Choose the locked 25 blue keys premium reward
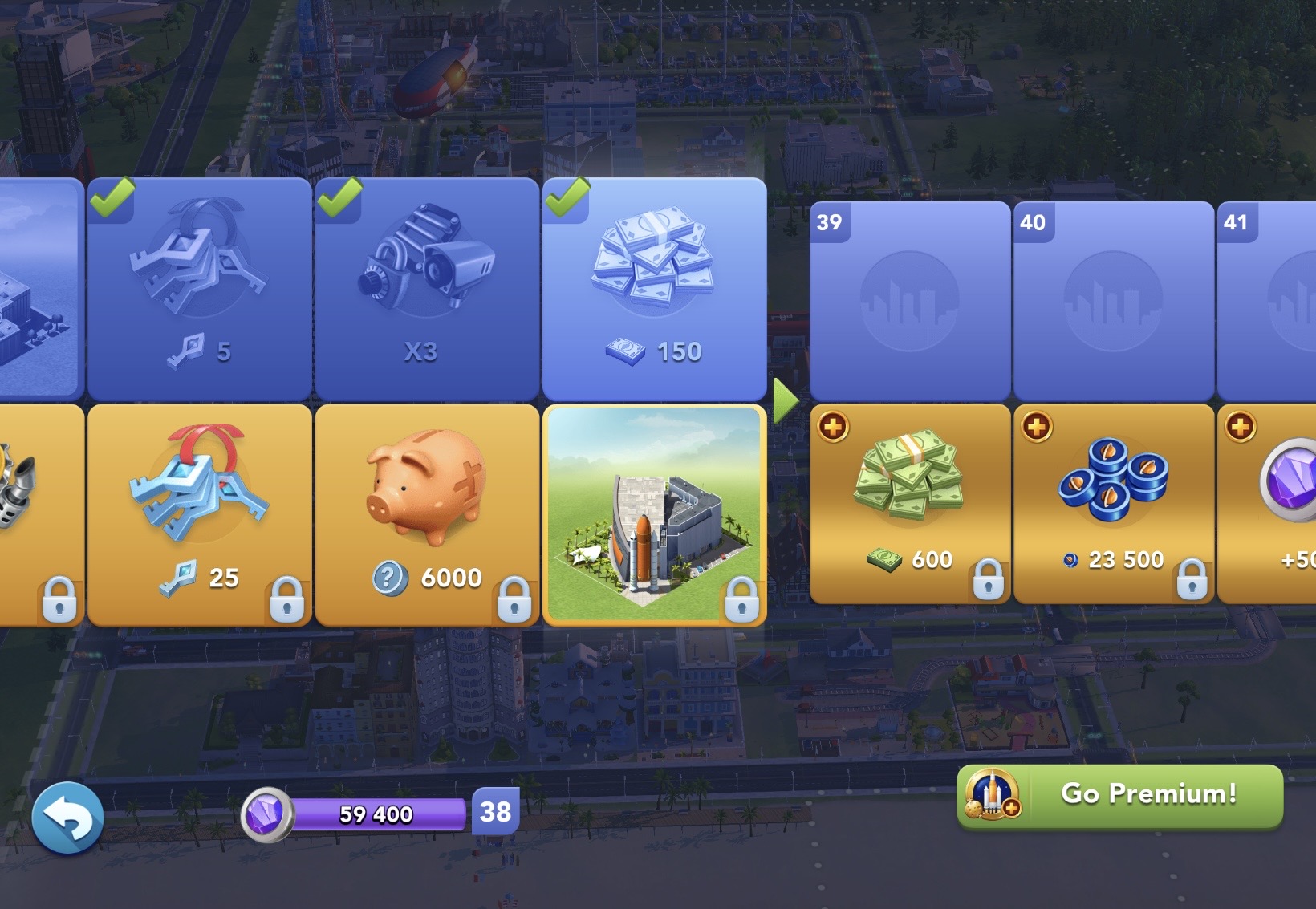1316x909 pixels. pos(199,514)
